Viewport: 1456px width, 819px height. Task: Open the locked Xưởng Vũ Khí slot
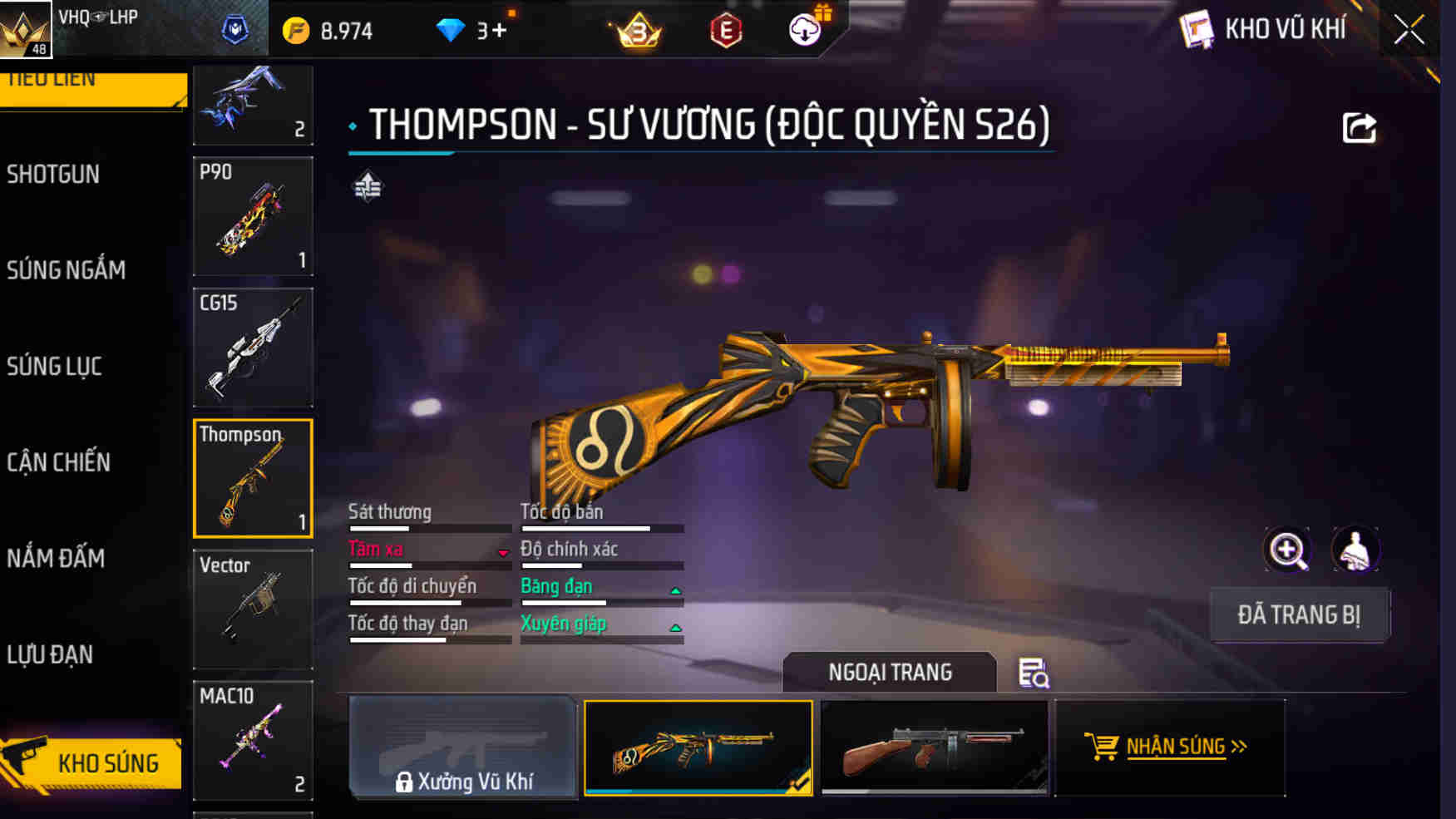pos(463,748)
